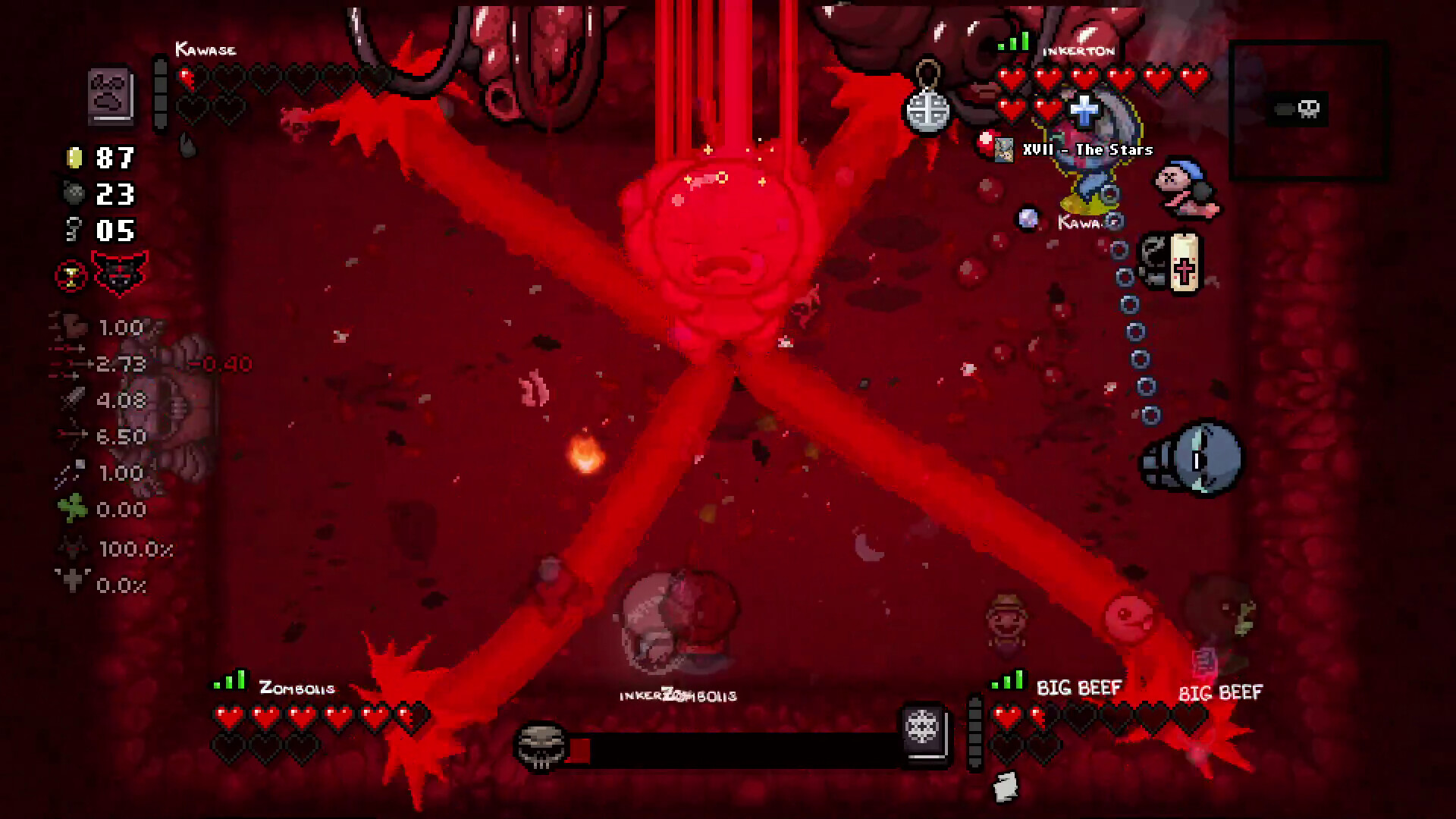The height and width of the screenshot is (819, 1456).
Task: Click the coin counter icon showing 87
Action: tap(74, 159)
